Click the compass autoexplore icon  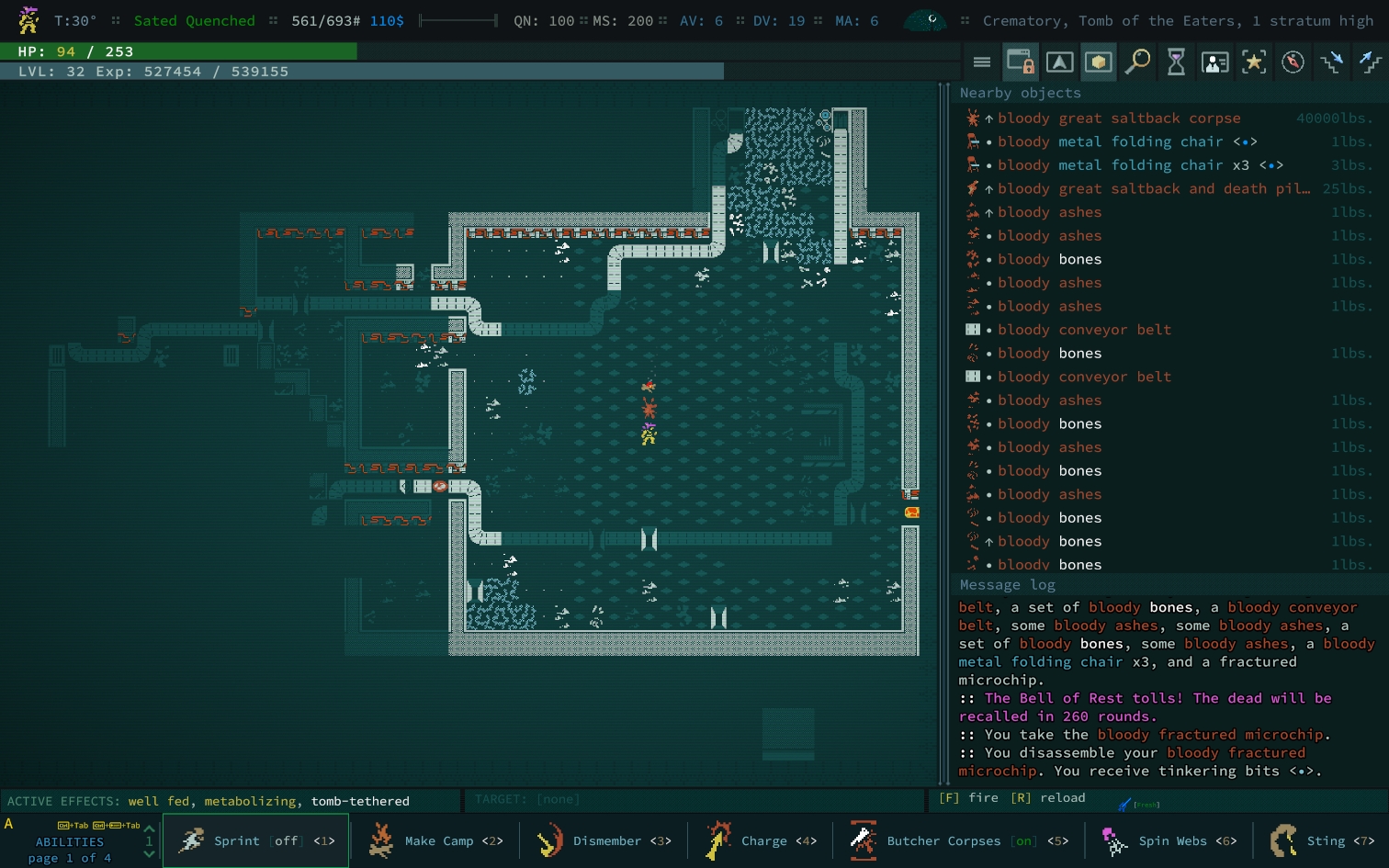coord(1293,62)
